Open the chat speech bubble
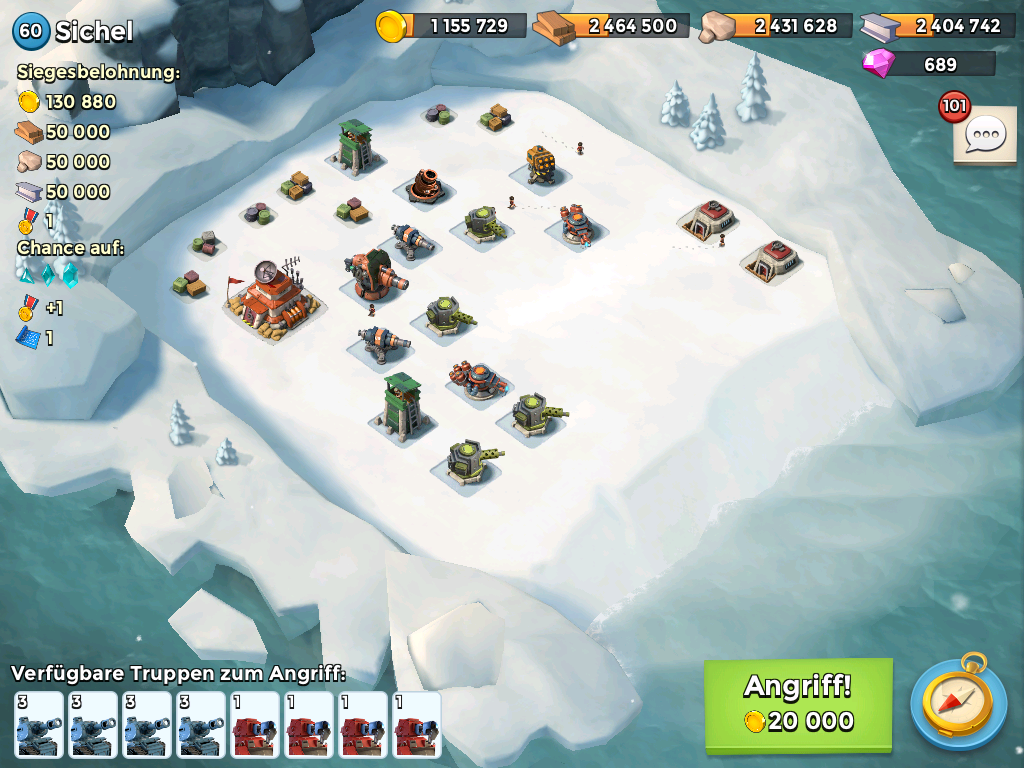The image size is (1024, 768). [x=986, y=135]
